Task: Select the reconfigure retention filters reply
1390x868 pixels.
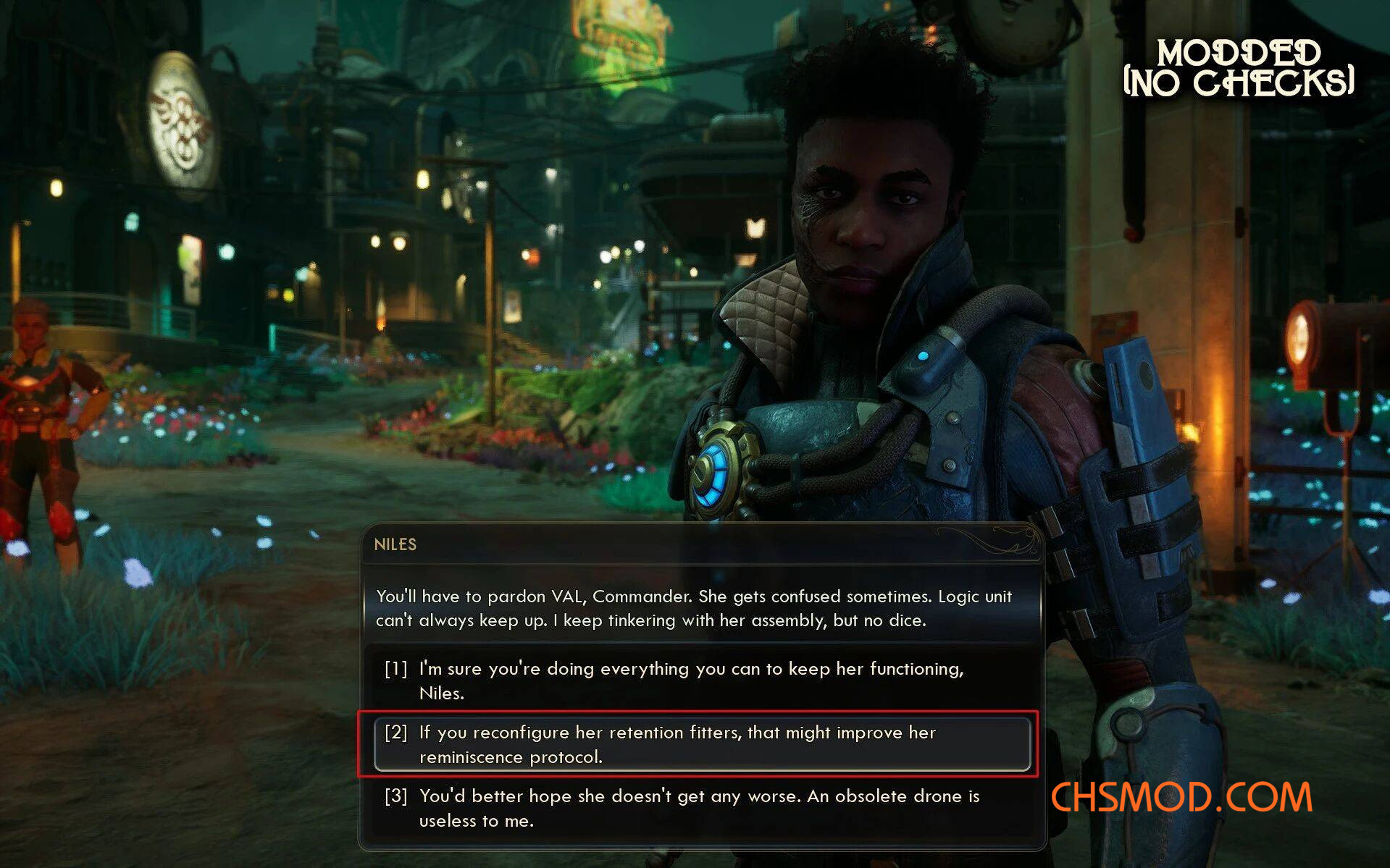Action: pyautogui.click(x=677, y=744)
